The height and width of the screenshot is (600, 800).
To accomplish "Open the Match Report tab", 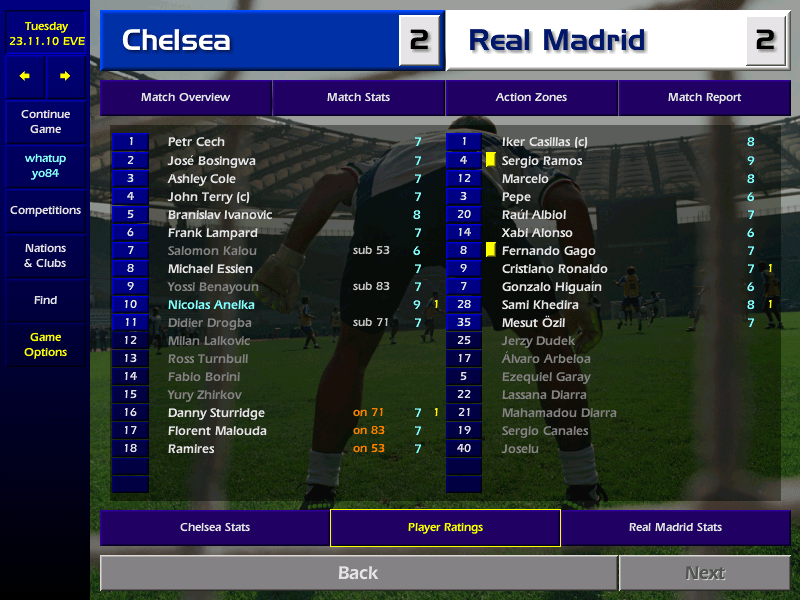I will (704, 97).
